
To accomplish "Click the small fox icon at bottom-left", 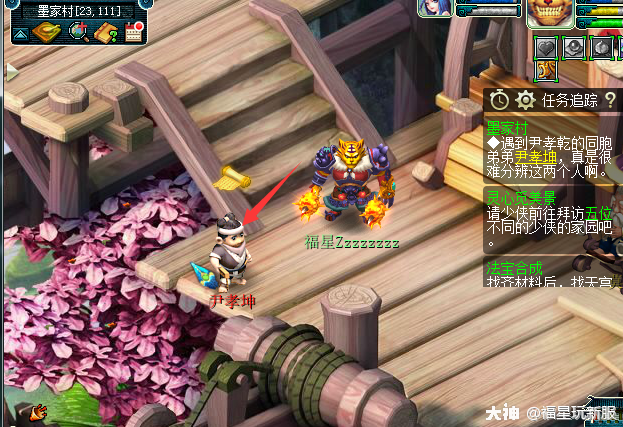I will pos(39,410).
